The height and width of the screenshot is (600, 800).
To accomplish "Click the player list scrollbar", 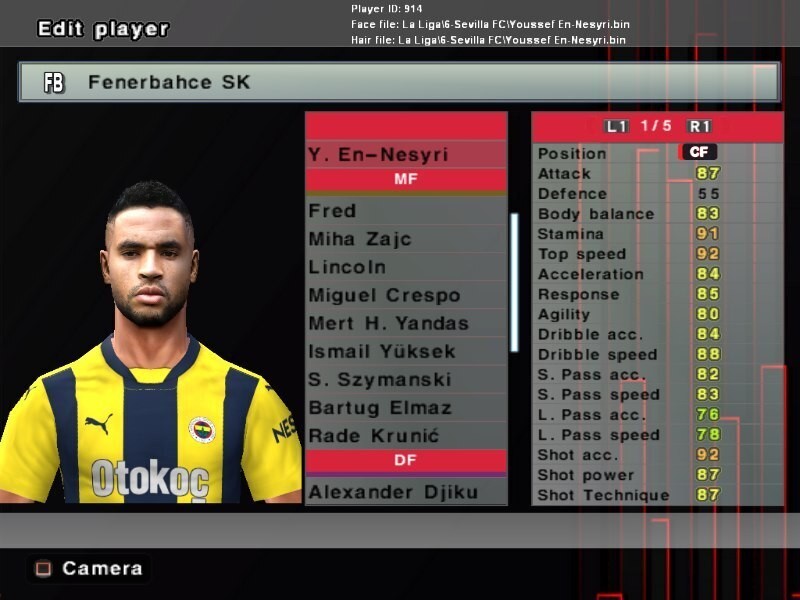I will (514, 282).
